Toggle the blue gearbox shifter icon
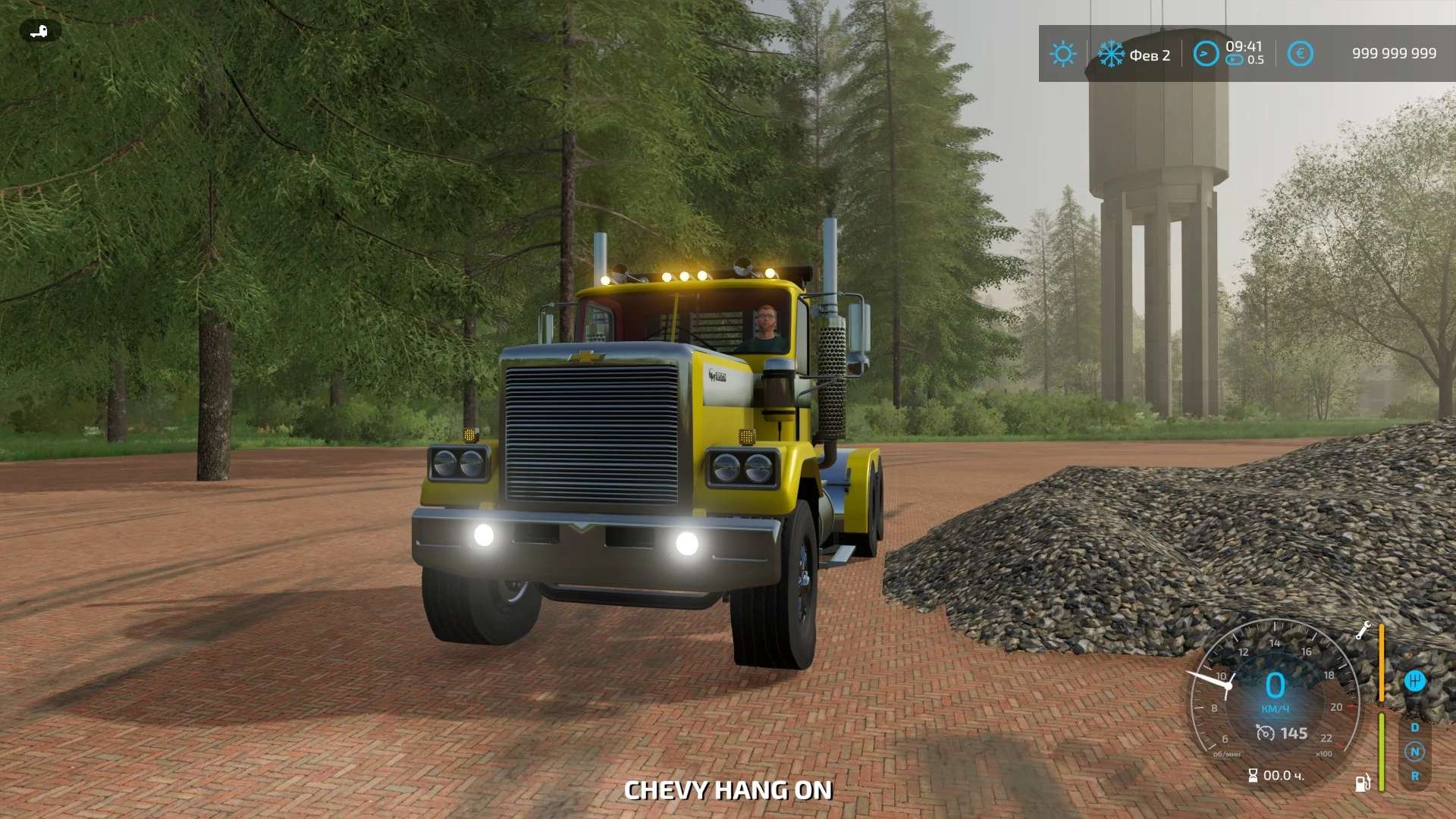 (x=1414, y=680)
